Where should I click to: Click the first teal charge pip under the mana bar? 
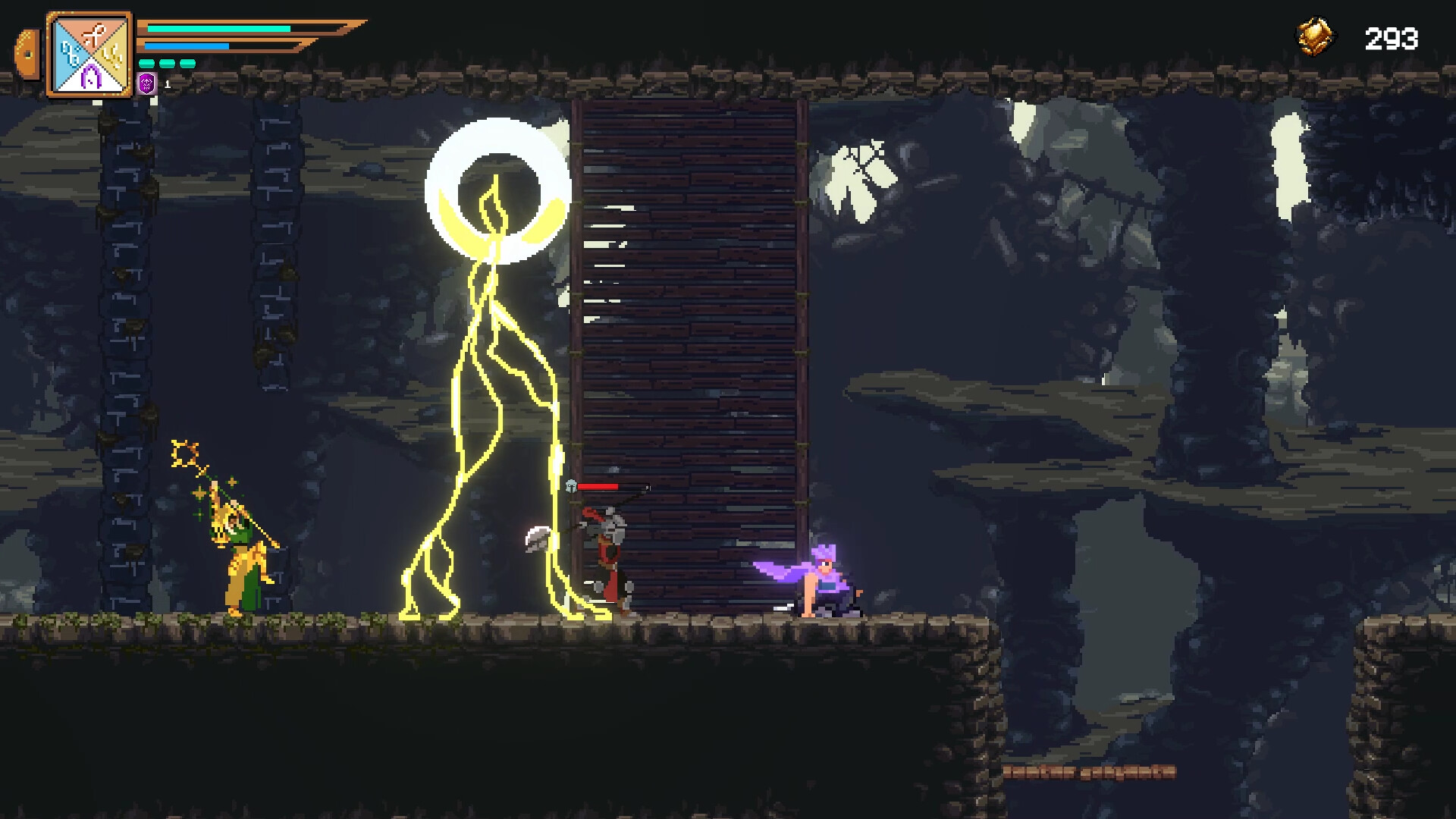(x=146, y=63)
